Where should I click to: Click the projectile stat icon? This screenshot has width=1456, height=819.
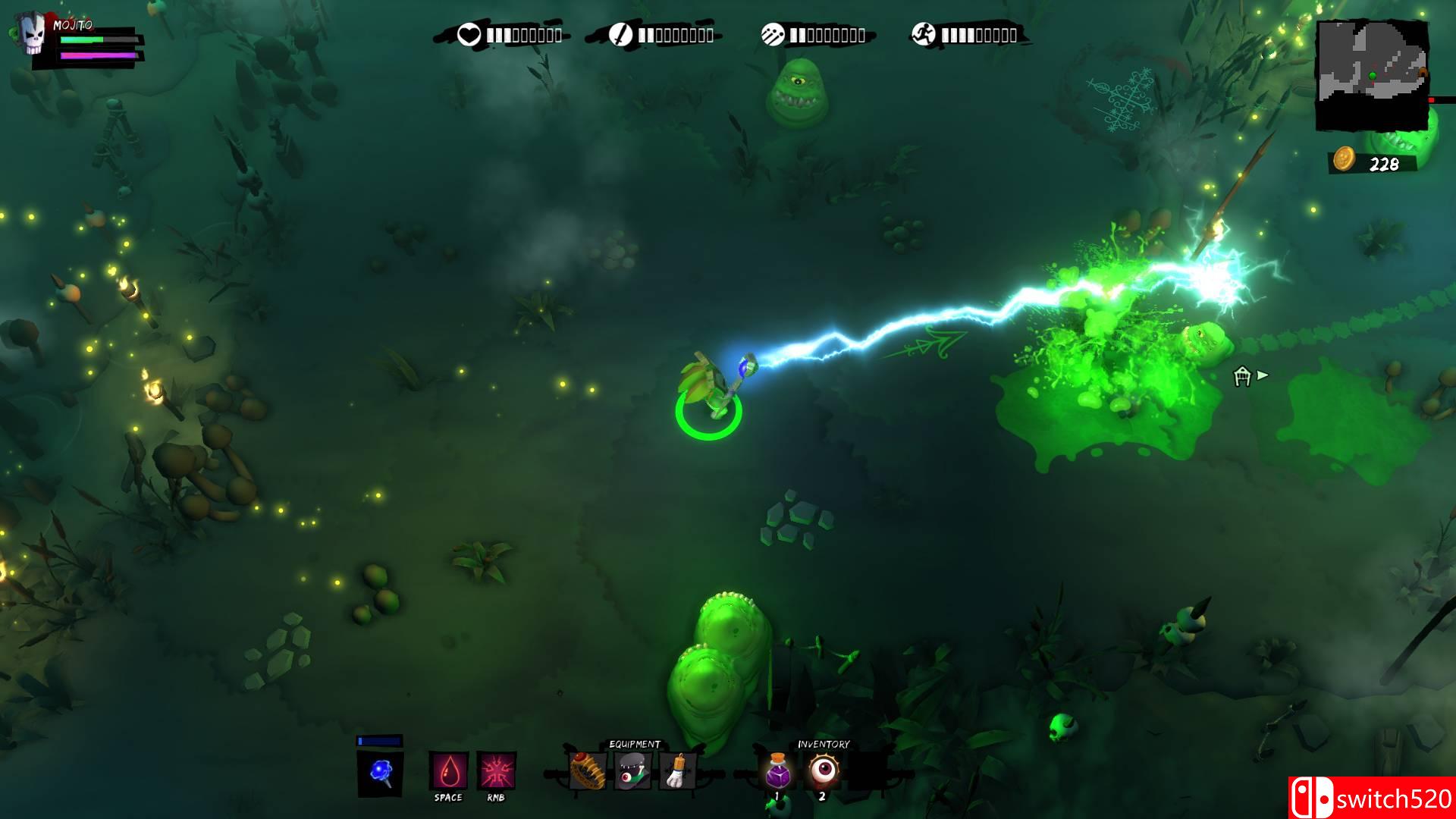click(772, 35)
